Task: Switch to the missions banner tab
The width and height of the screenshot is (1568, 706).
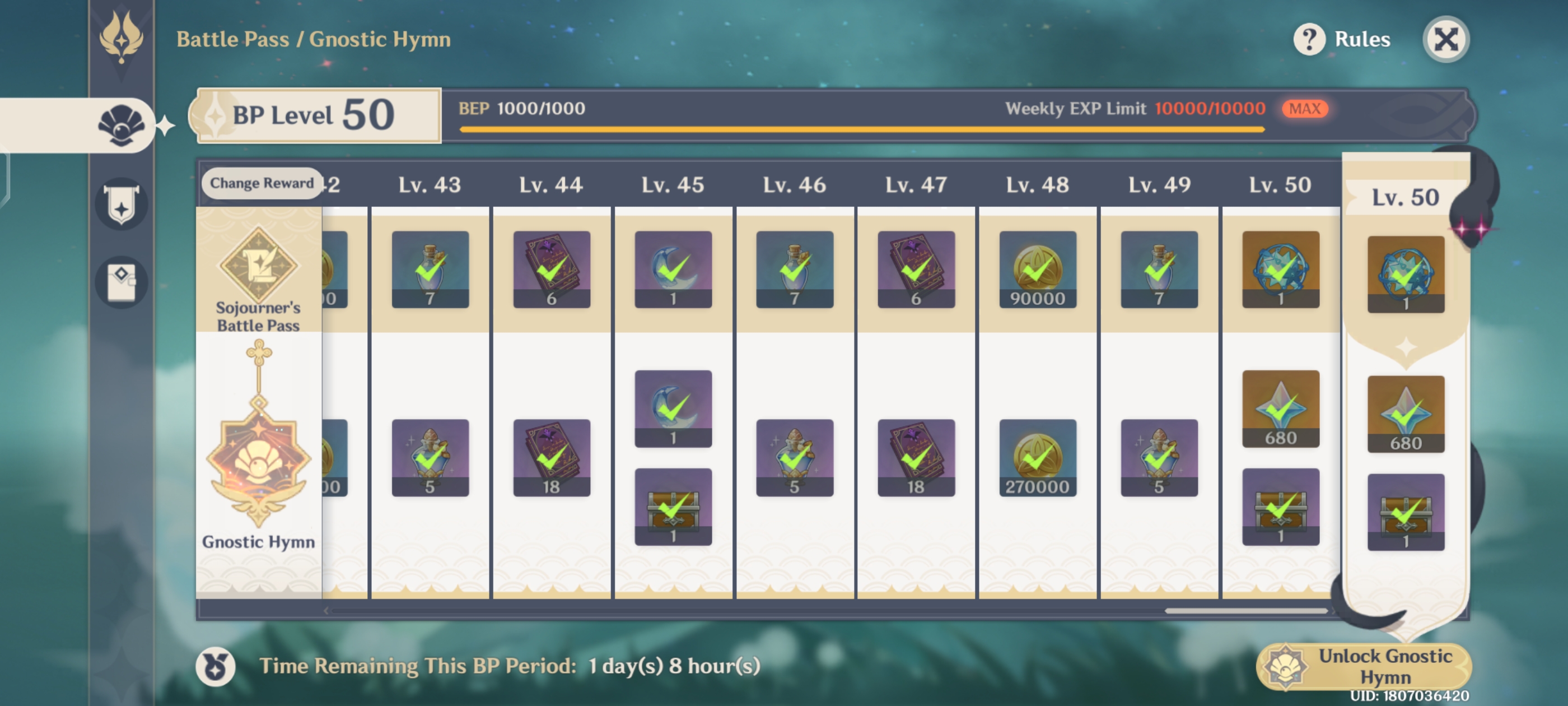Action: pyautogui.click(x=122, y=204)
